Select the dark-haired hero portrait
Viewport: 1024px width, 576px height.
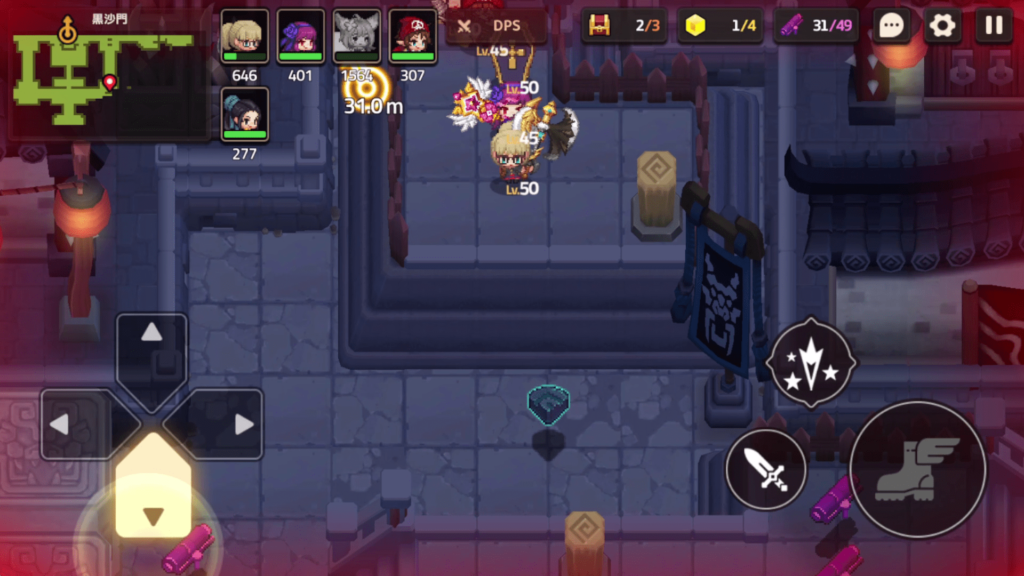[244, 115]
